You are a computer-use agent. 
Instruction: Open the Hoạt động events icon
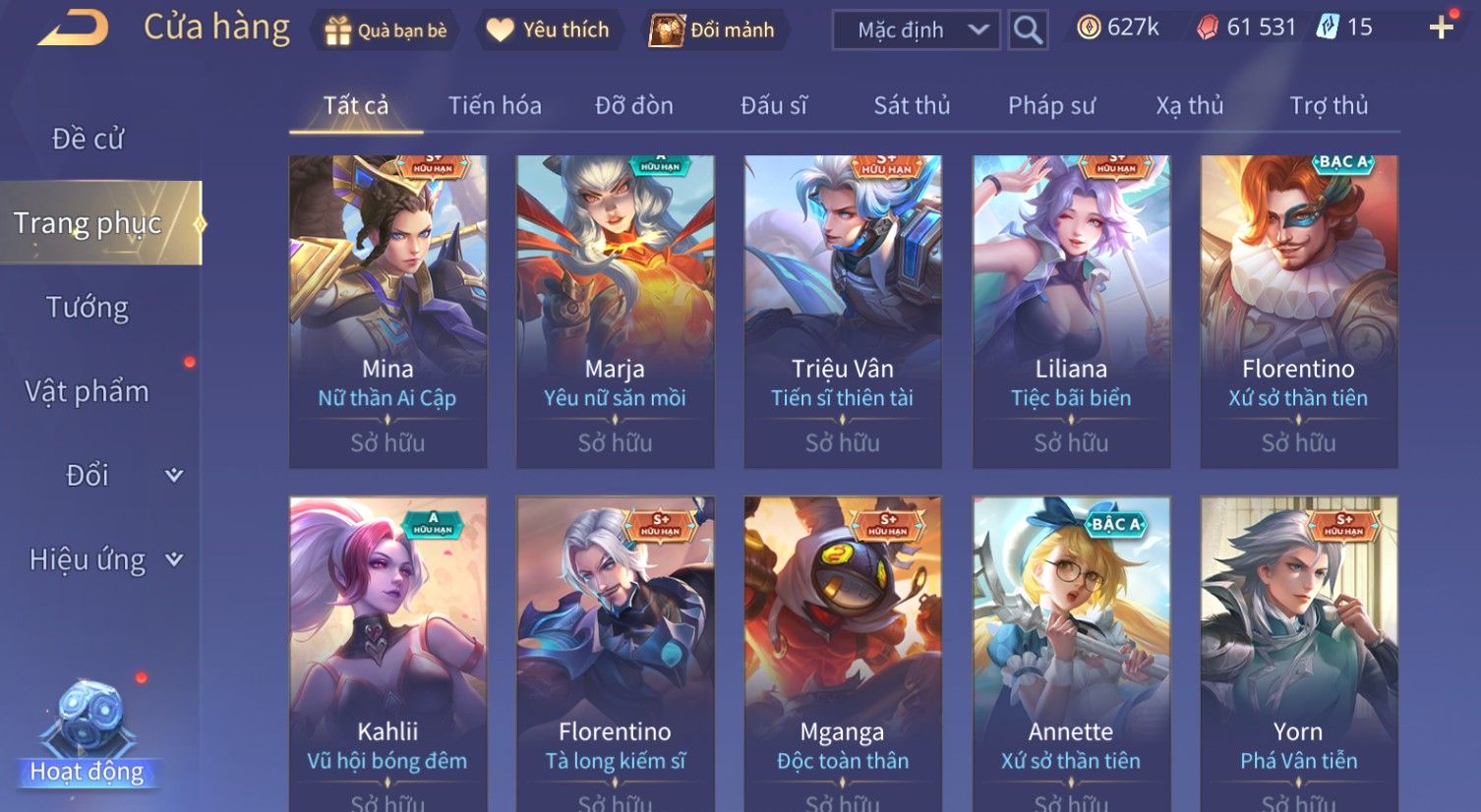pos(88,737)
